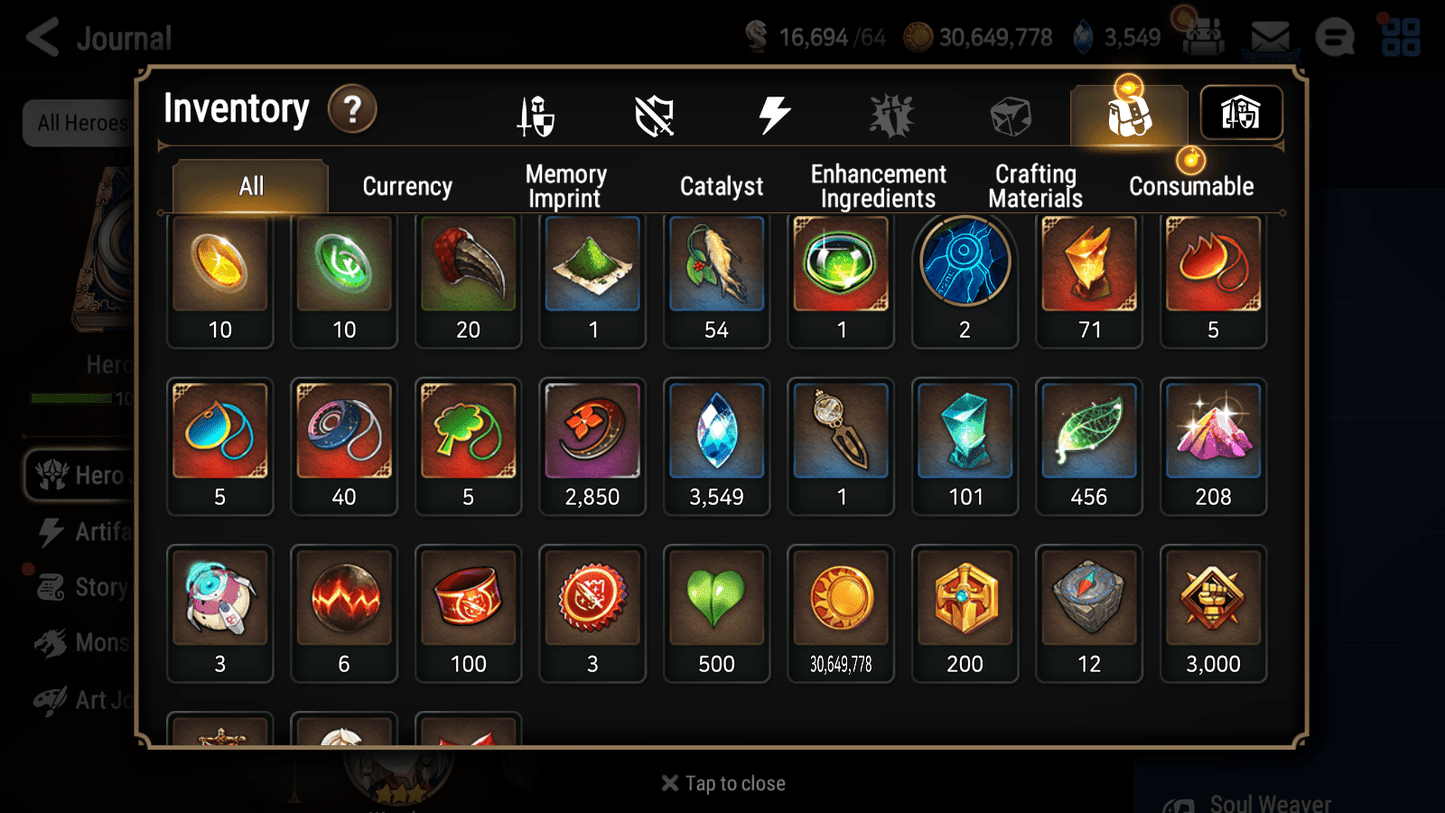Open the mail envelope icon

pos(1269,36)
